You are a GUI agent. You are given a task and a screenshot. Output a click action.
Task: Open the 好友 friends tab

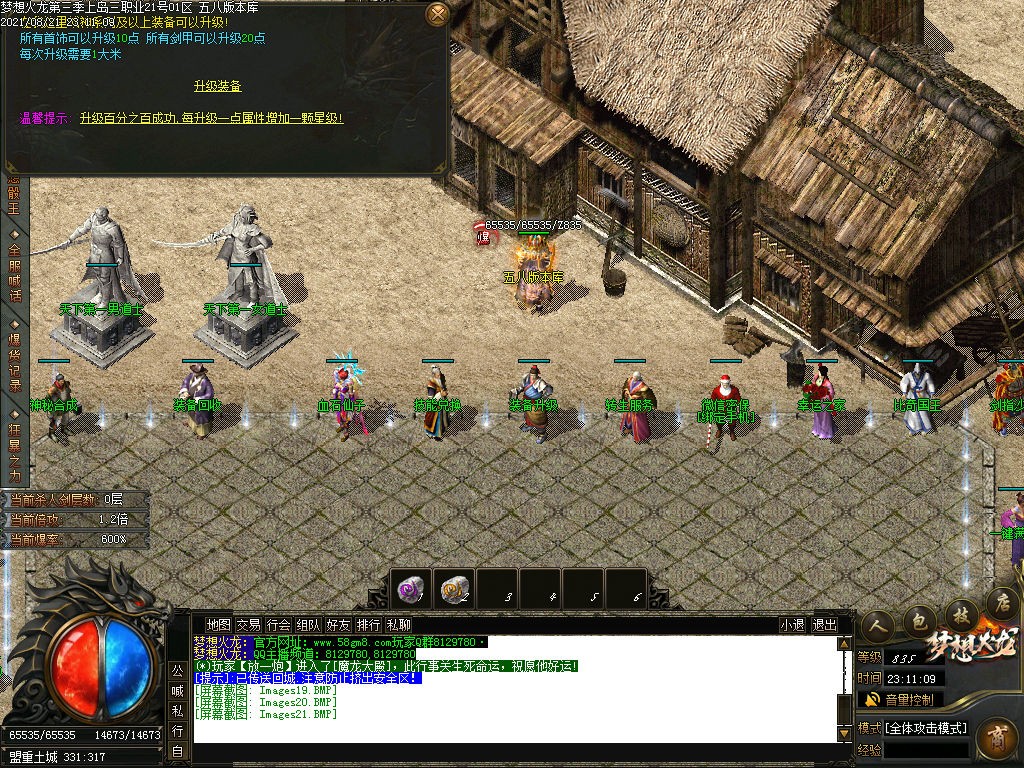pyautogui.click(x=338, y=625)
